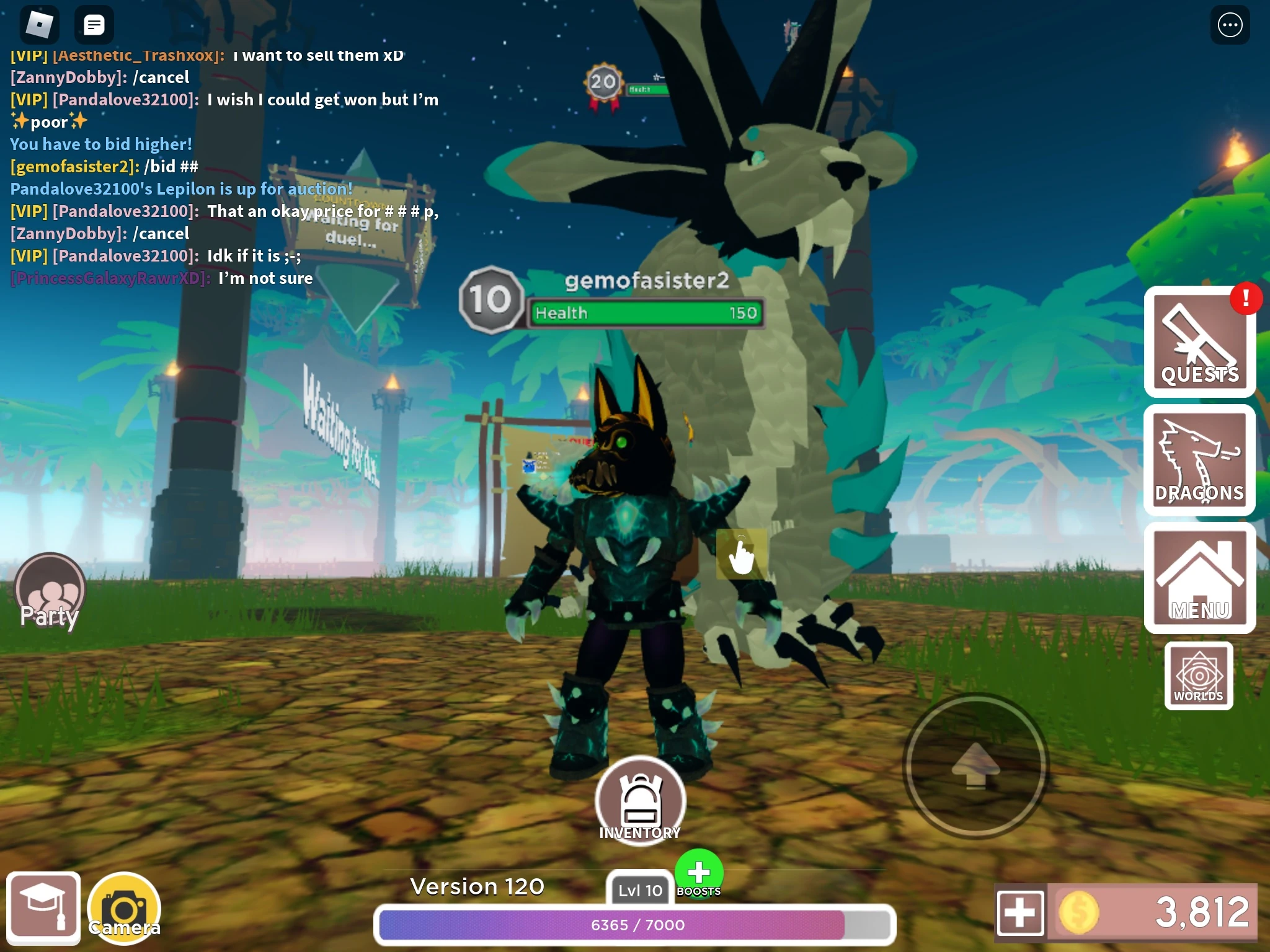The height and width of the screenshot is (952, 1270).
Task: Tap the prompt on the Lepilon dragon
Action: [x=742, y=553]
